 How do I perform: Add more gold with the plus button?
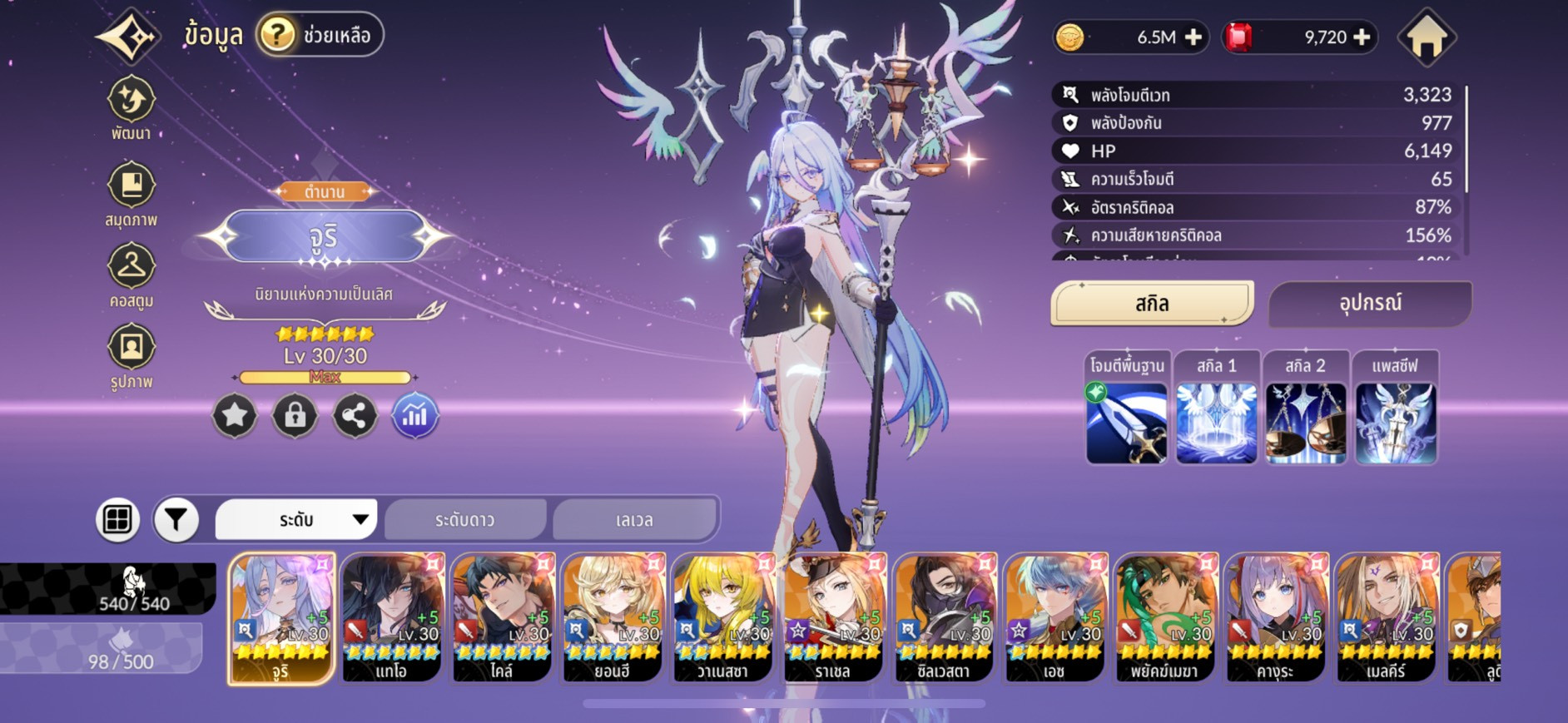coord(1193,37)
